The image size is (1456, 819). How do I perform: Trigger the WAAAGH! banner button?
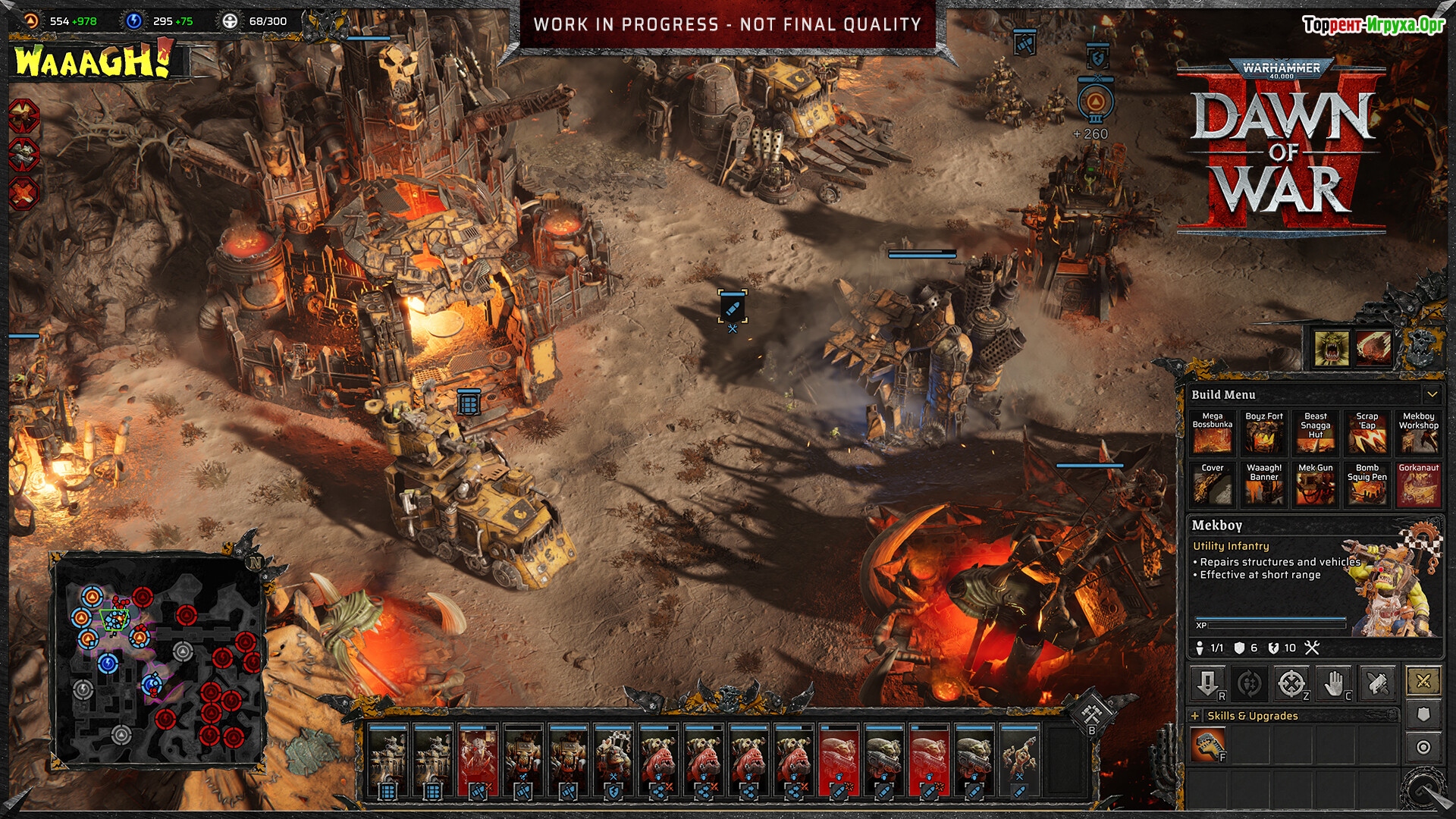click(x=91, y=61)
